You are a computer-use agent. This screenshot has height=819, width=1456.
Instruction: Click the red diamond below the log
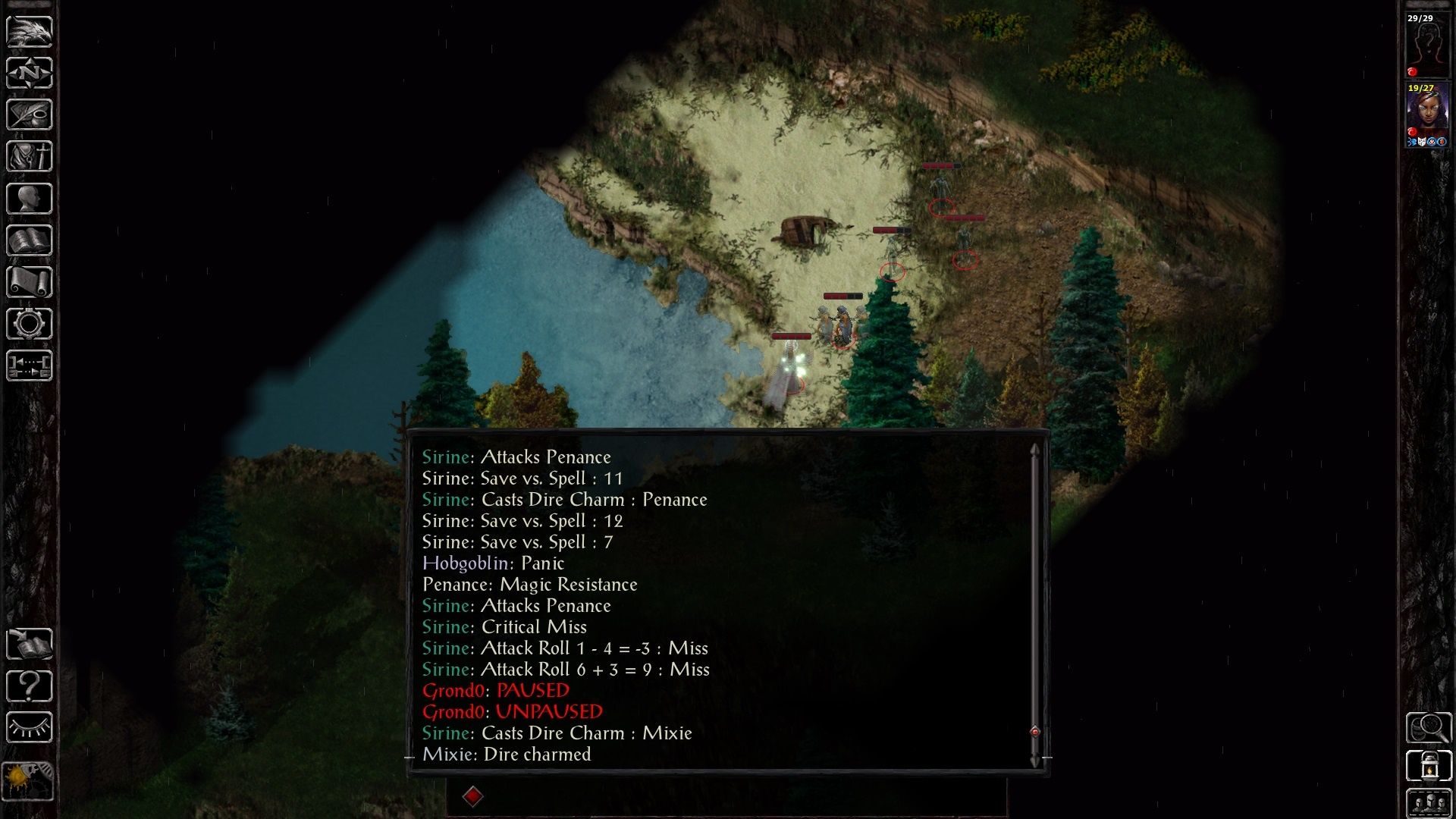472,796
